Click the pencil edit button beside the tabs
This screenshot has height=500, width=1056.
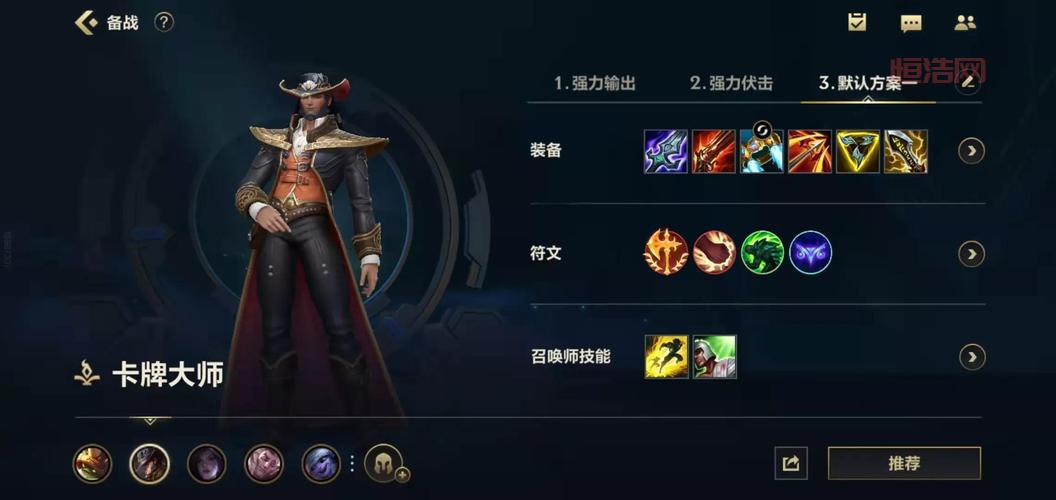point(967,83)
